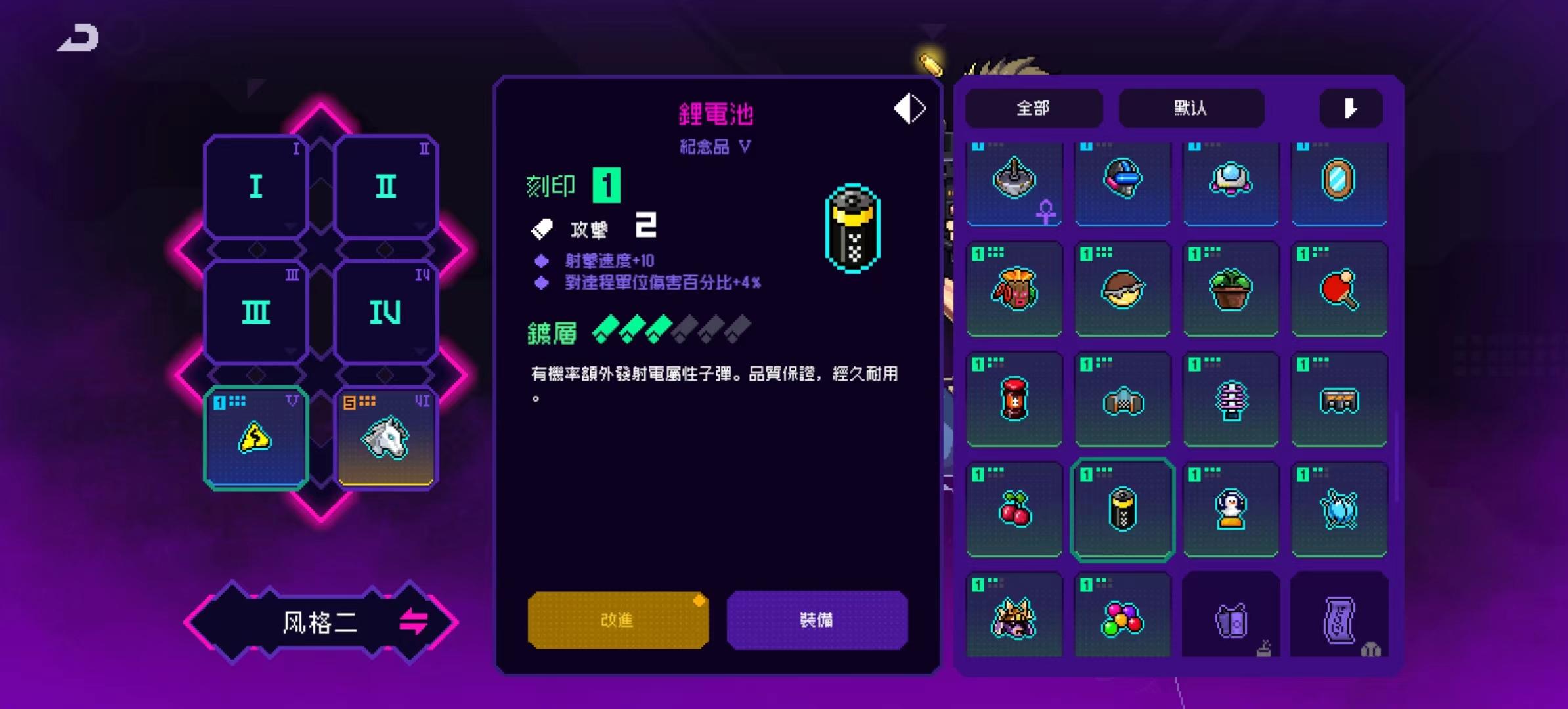Select the mirror item in the top row
This screenshot has height=709, width=1568.
click(1339, 184)
